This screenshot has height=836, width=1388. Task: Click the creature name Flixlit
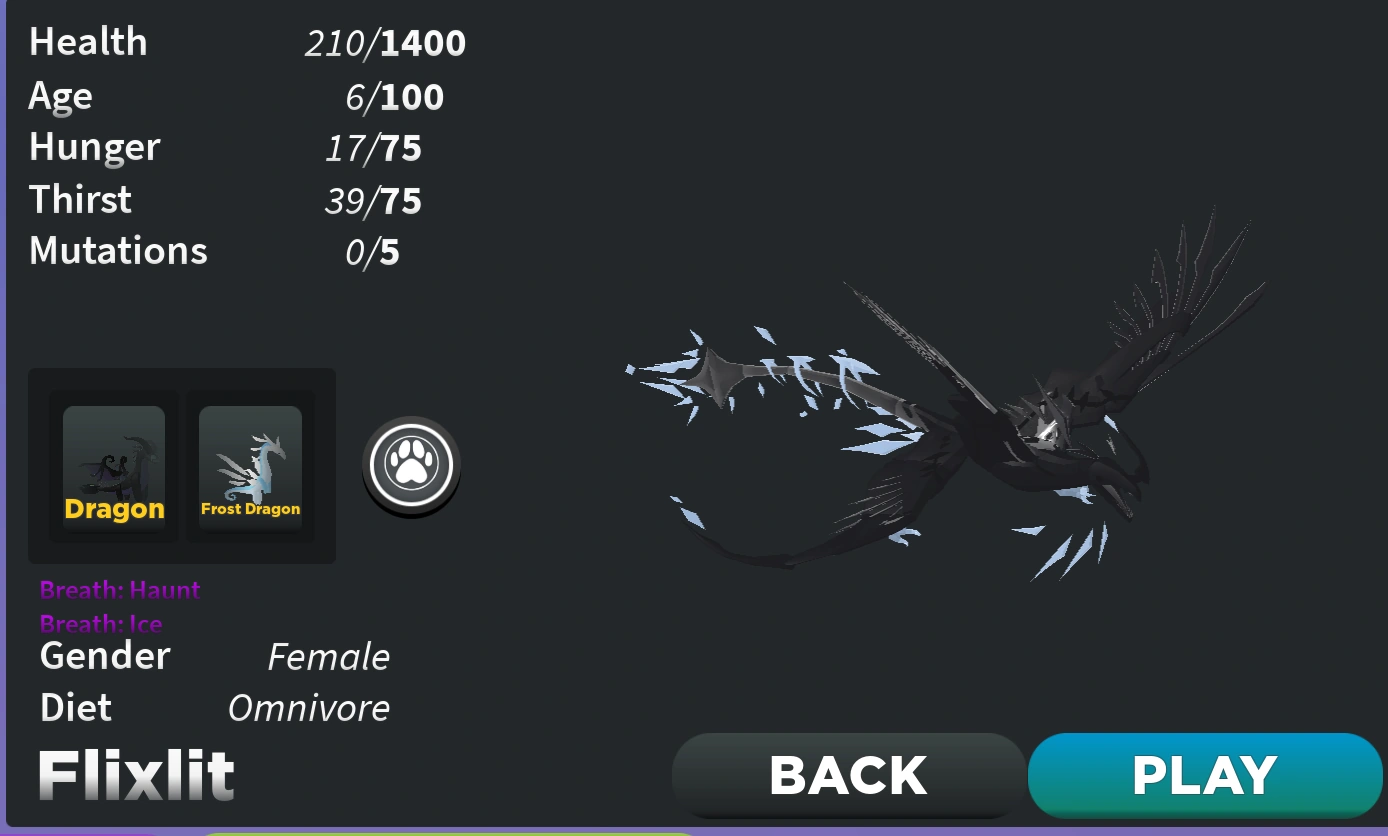point(135,773)
